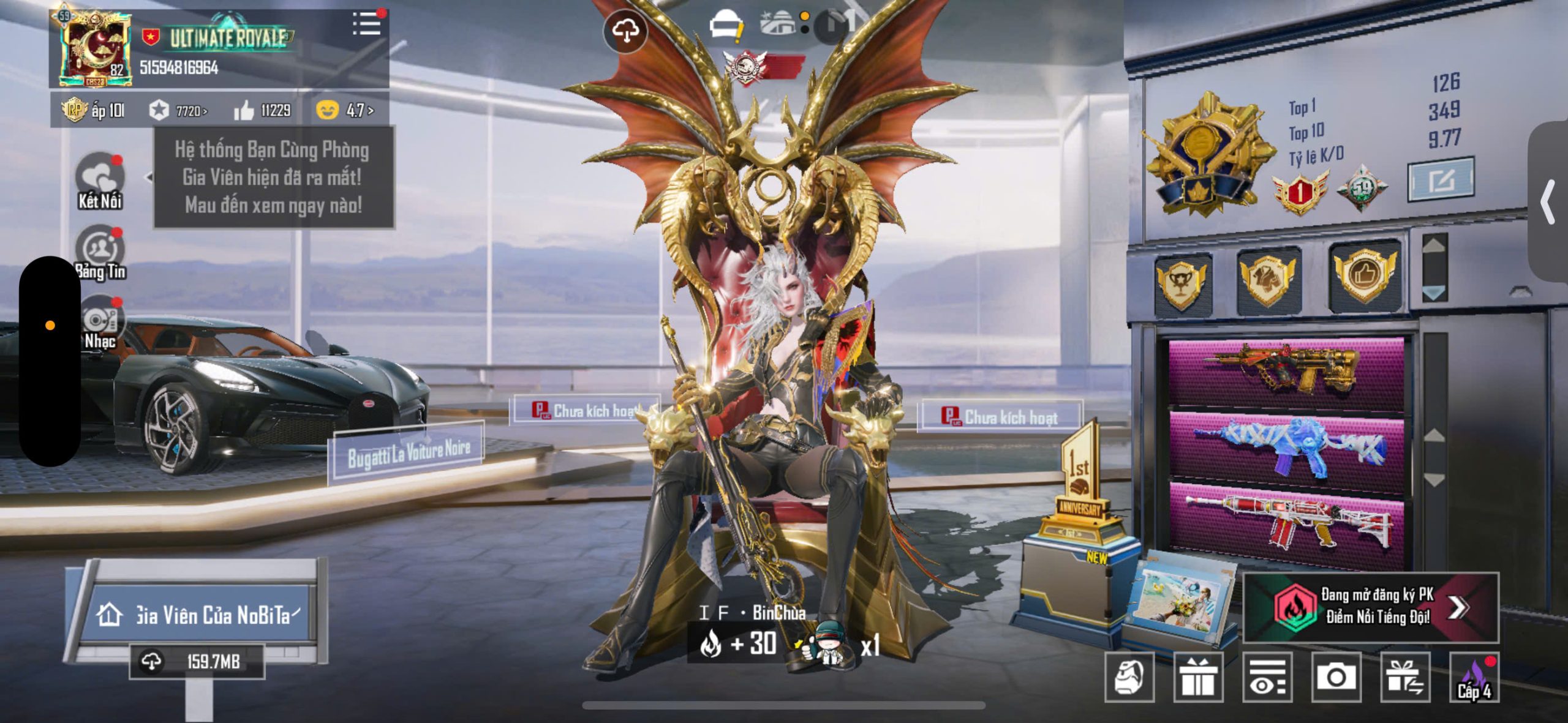Open PK team registration banner
The width and height of the screenshot is (1568, 723).
click(1371, 607)
